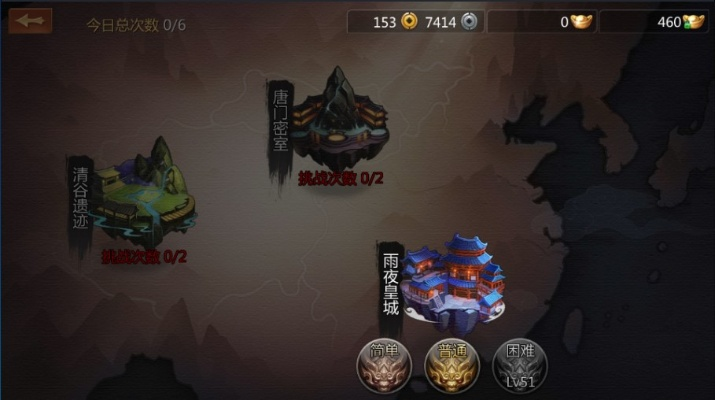715x400 pixels.
Task: Tap the silver coin currency icon
Action: 469,21
